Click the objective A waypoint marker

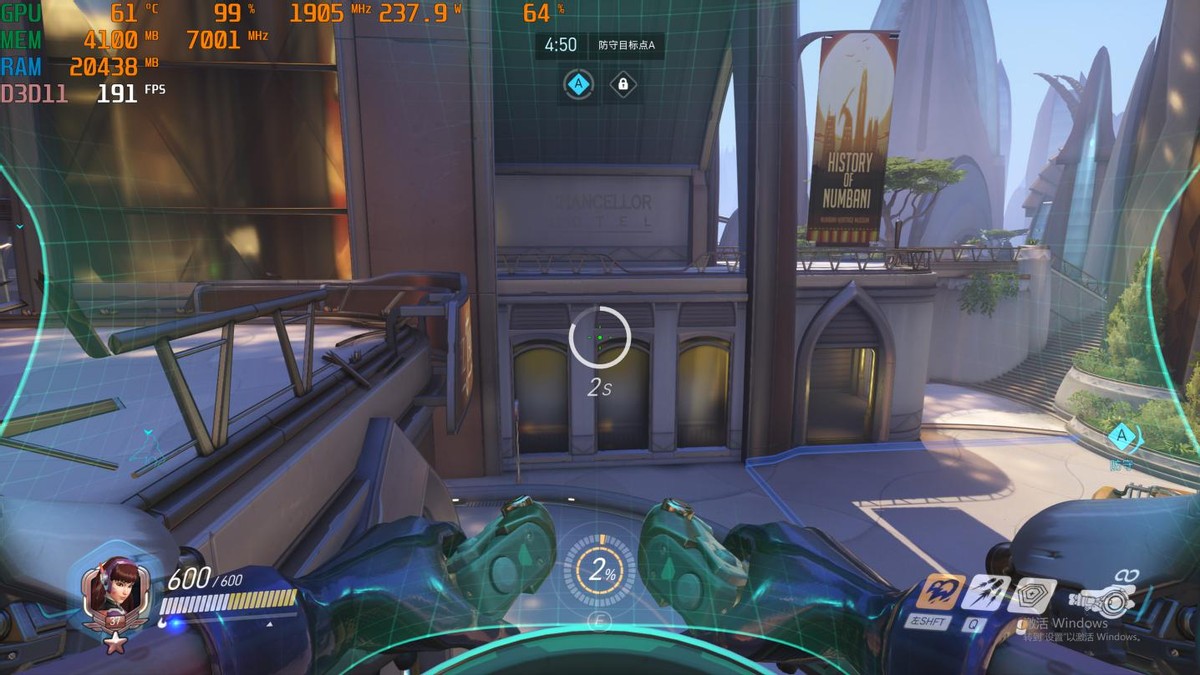pyautogui.click(x=1123, y=436)
